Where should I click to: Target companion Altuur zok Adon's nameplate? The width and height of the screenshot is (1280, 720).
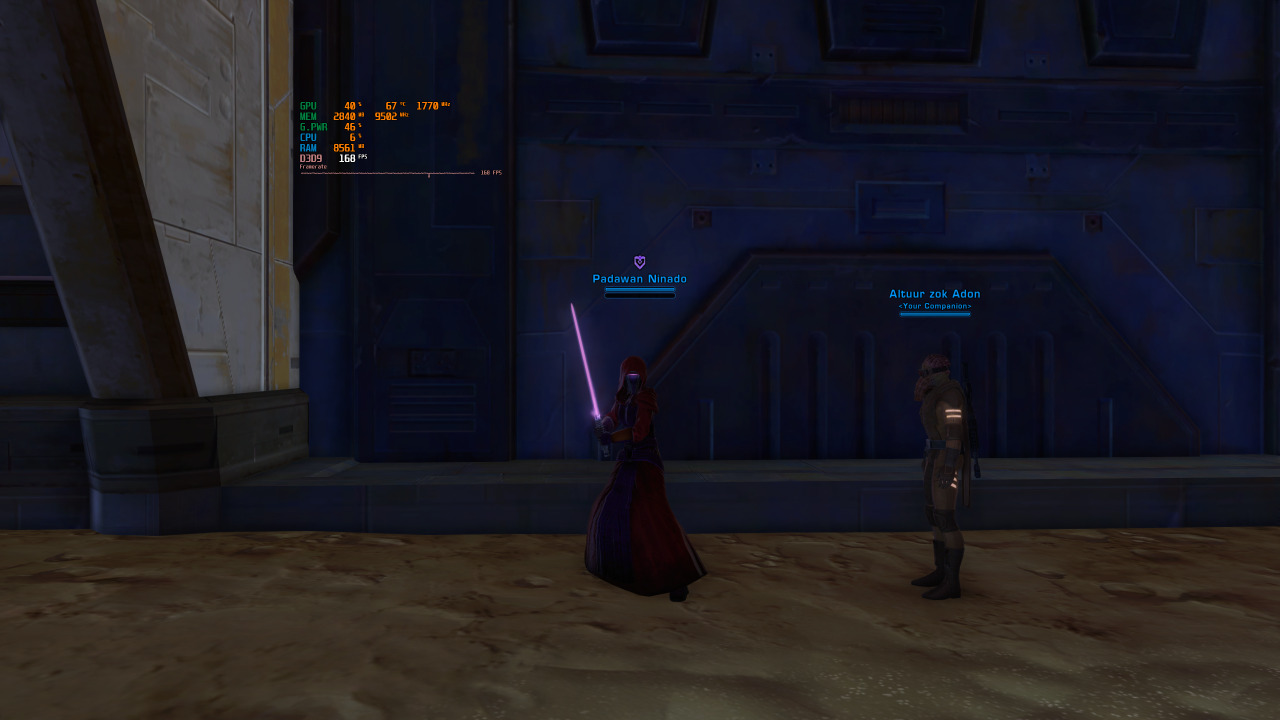click(935, 294)
